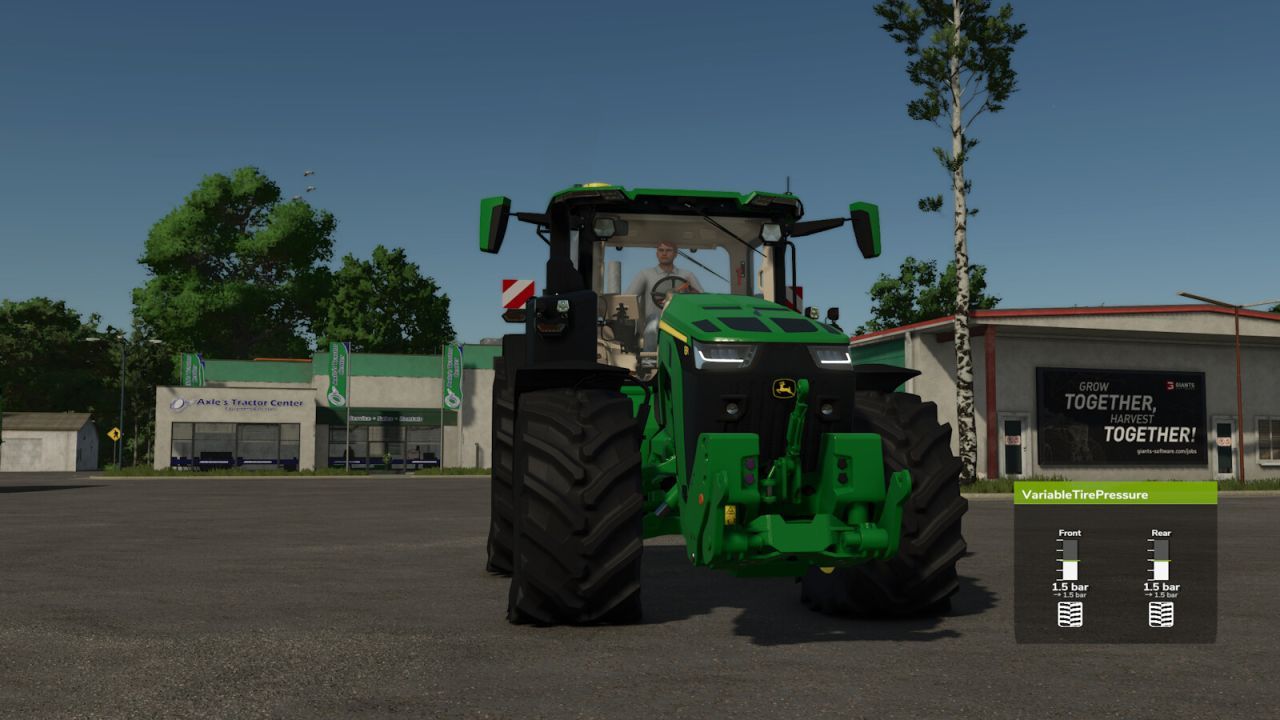The height and width of the screenshot is (720, 1280).
Task: Expand the Front pressure gauge
Action: click(1070, 560)
